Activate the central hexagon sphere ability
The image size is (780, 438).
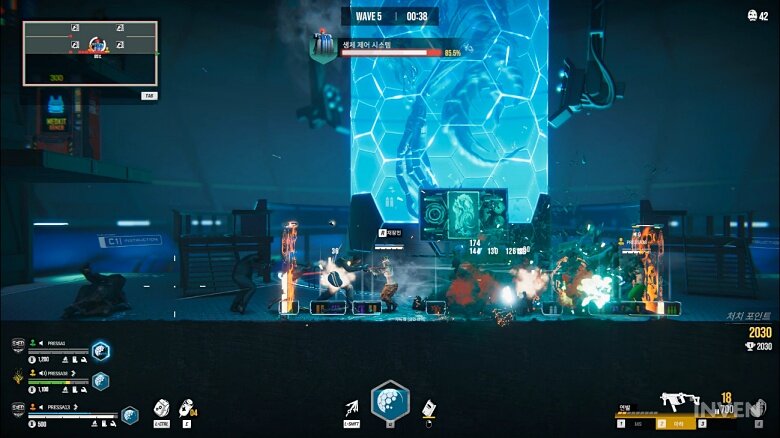[x=390, y=402]
